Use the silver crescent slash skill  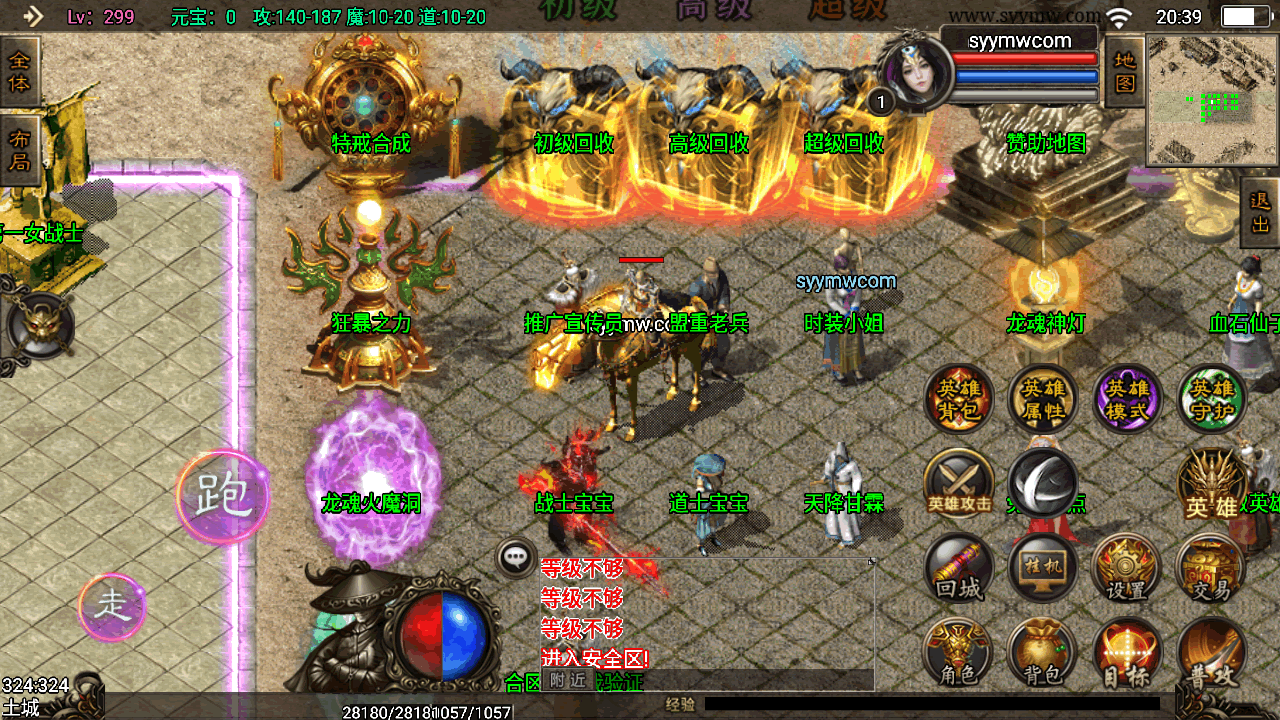1043,481
